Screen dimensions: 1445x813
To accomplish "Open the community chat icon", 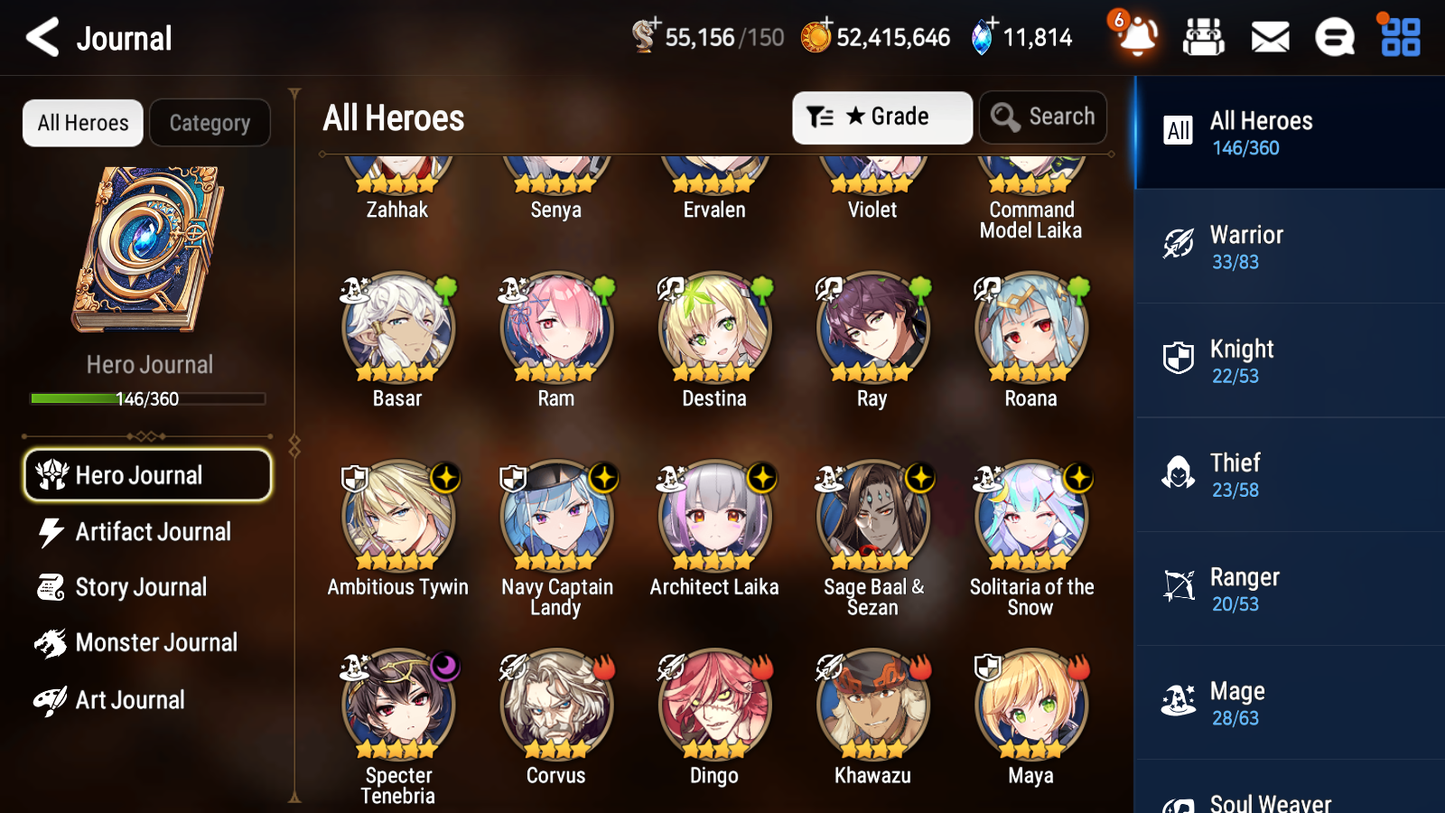I will coord(1335,36).
